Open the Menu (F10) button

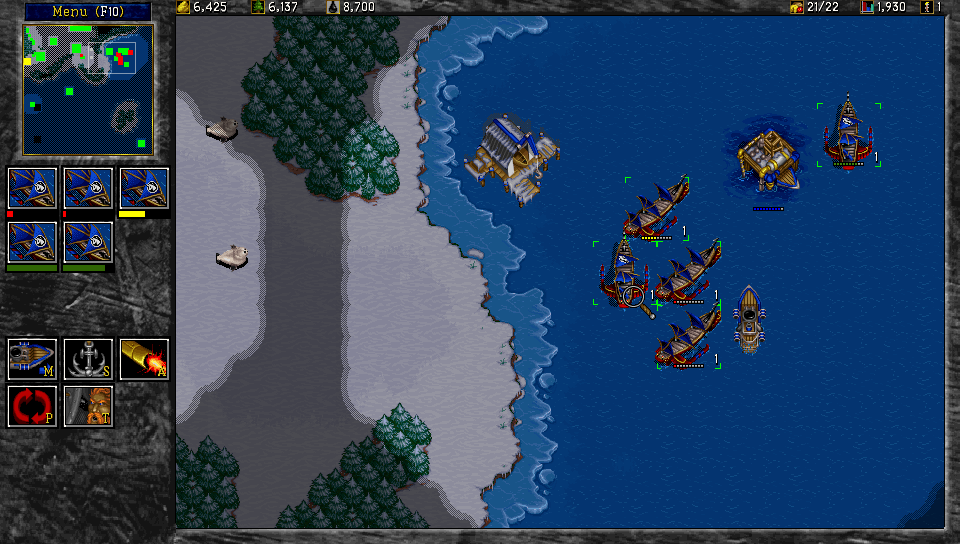(86, 11)
